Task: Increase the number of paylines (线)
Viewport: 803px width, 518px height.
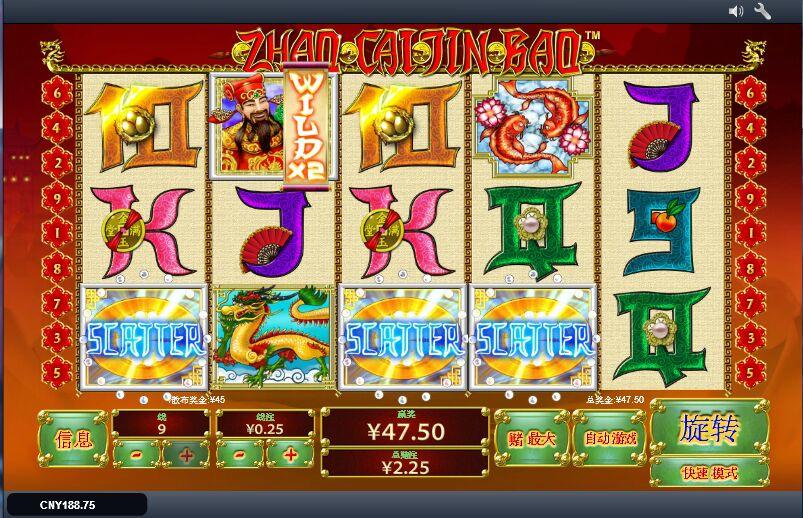Action: (x=185, y=455)
